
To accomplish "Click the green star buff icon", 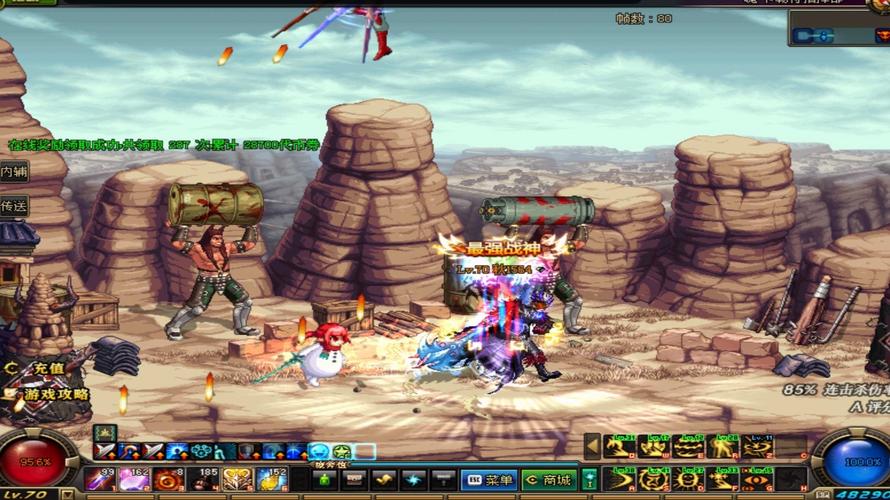I will 341,452.
